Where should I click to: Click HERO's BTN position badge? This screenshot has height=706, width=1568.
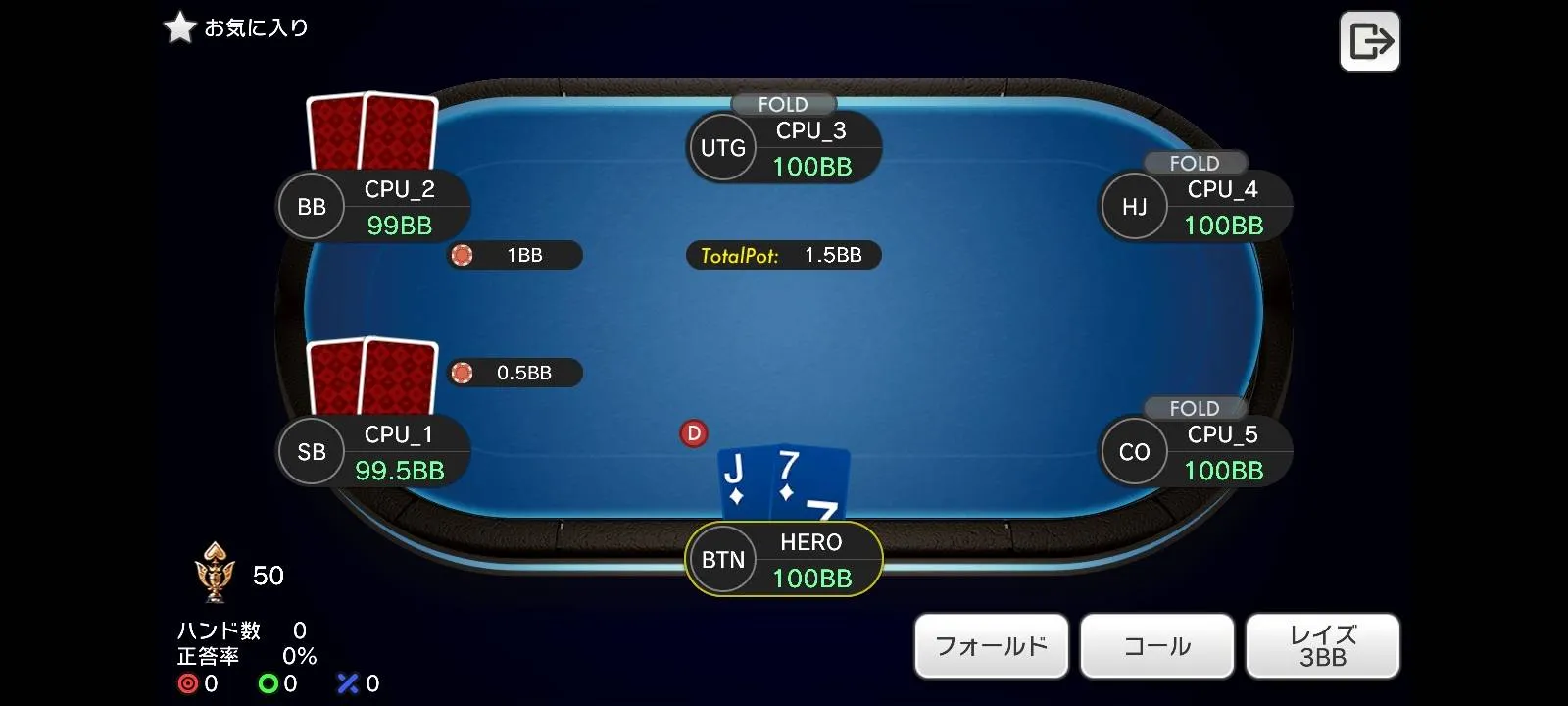(723, 559)
